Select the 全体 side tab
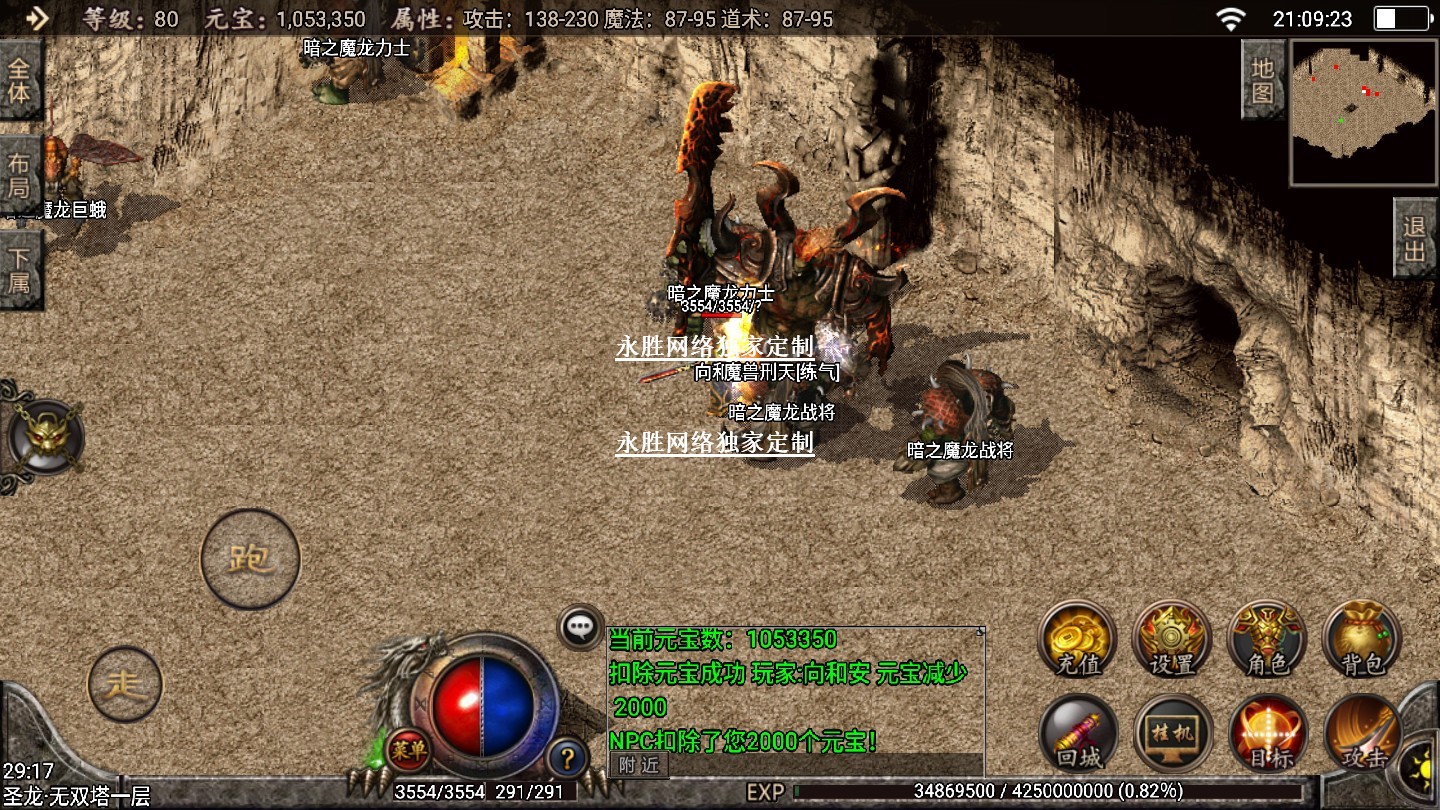The height and width of the screenshot is (810, 1440). point(20,82)
